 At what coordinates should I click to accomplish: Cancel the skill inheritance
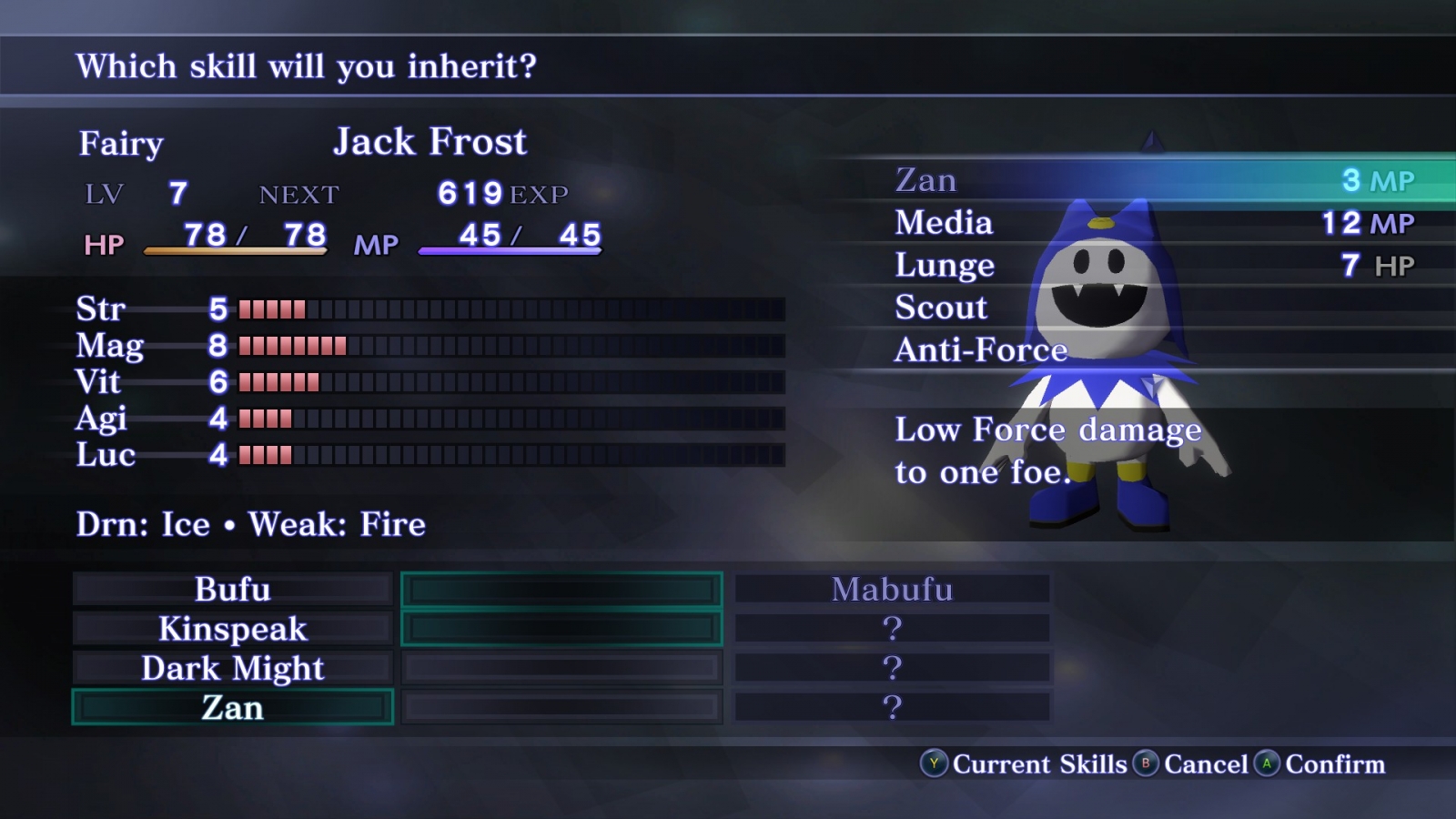1191,764
